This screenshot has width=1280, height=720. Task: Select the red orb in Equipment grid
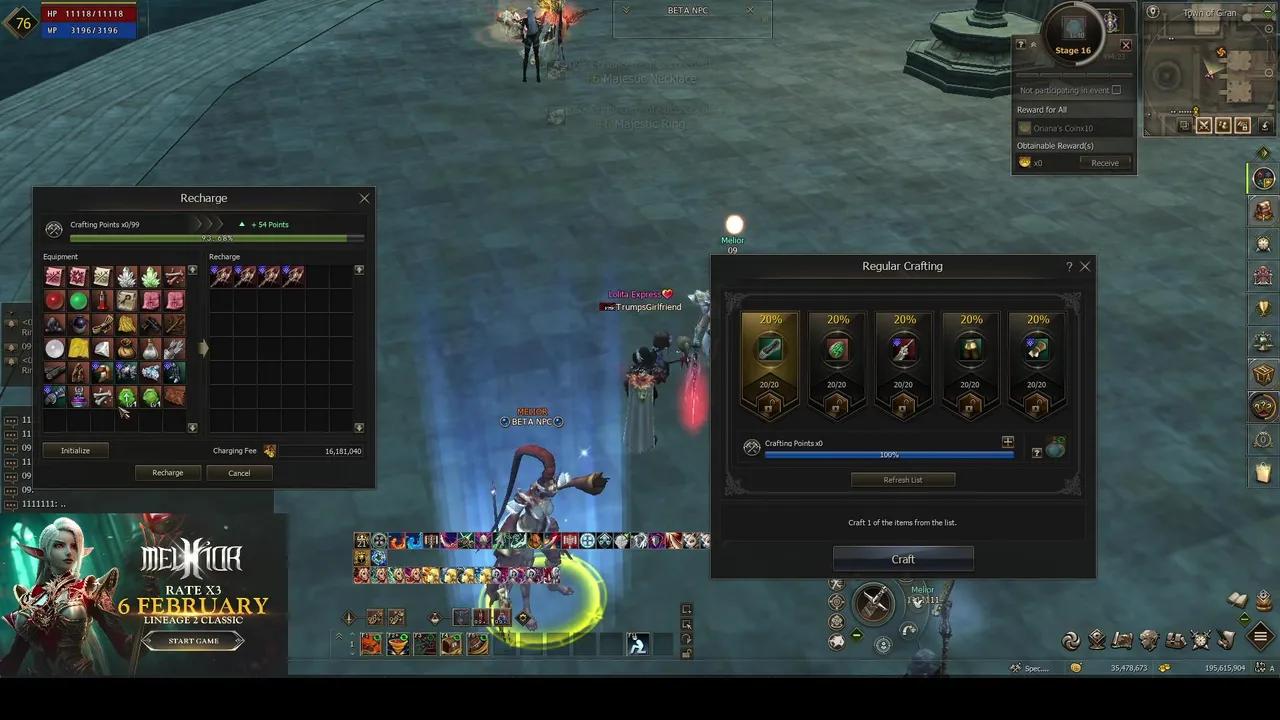[54, 300]
